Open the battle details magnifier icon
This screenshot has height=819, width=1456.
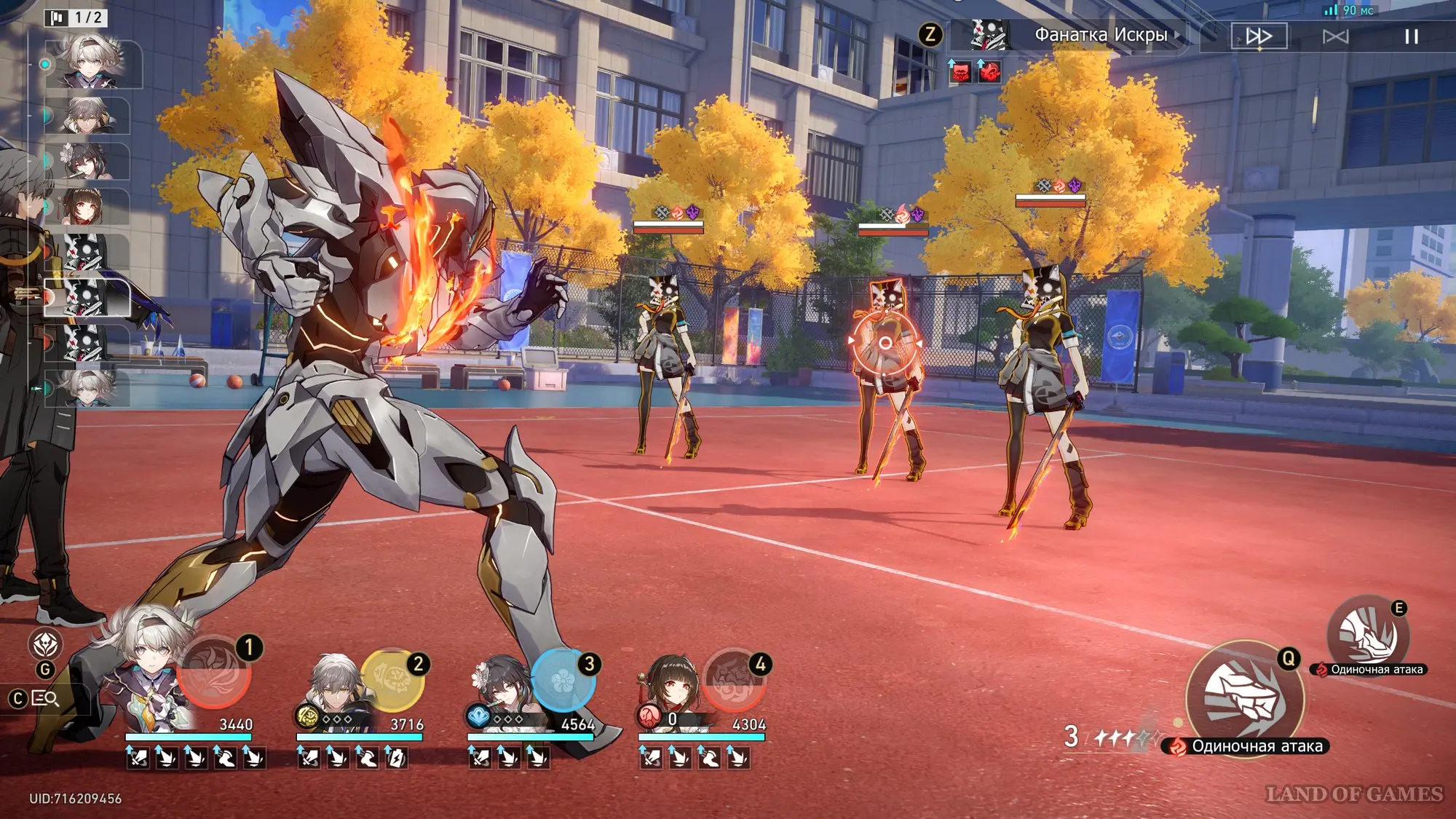click(46, 699)
